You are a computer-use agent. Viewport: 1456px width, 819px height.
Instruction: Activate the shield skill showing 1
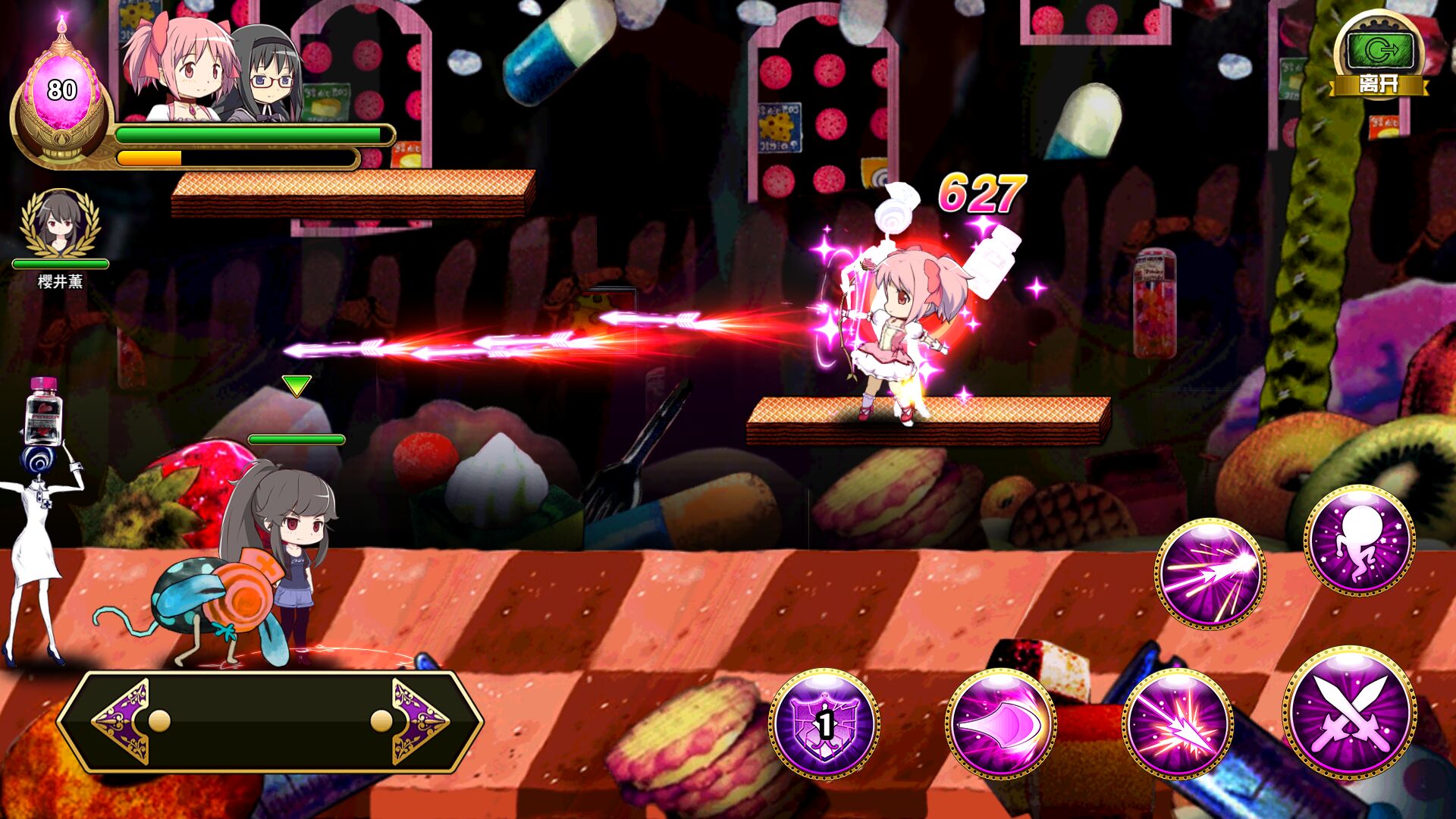[x=824, y=724]
